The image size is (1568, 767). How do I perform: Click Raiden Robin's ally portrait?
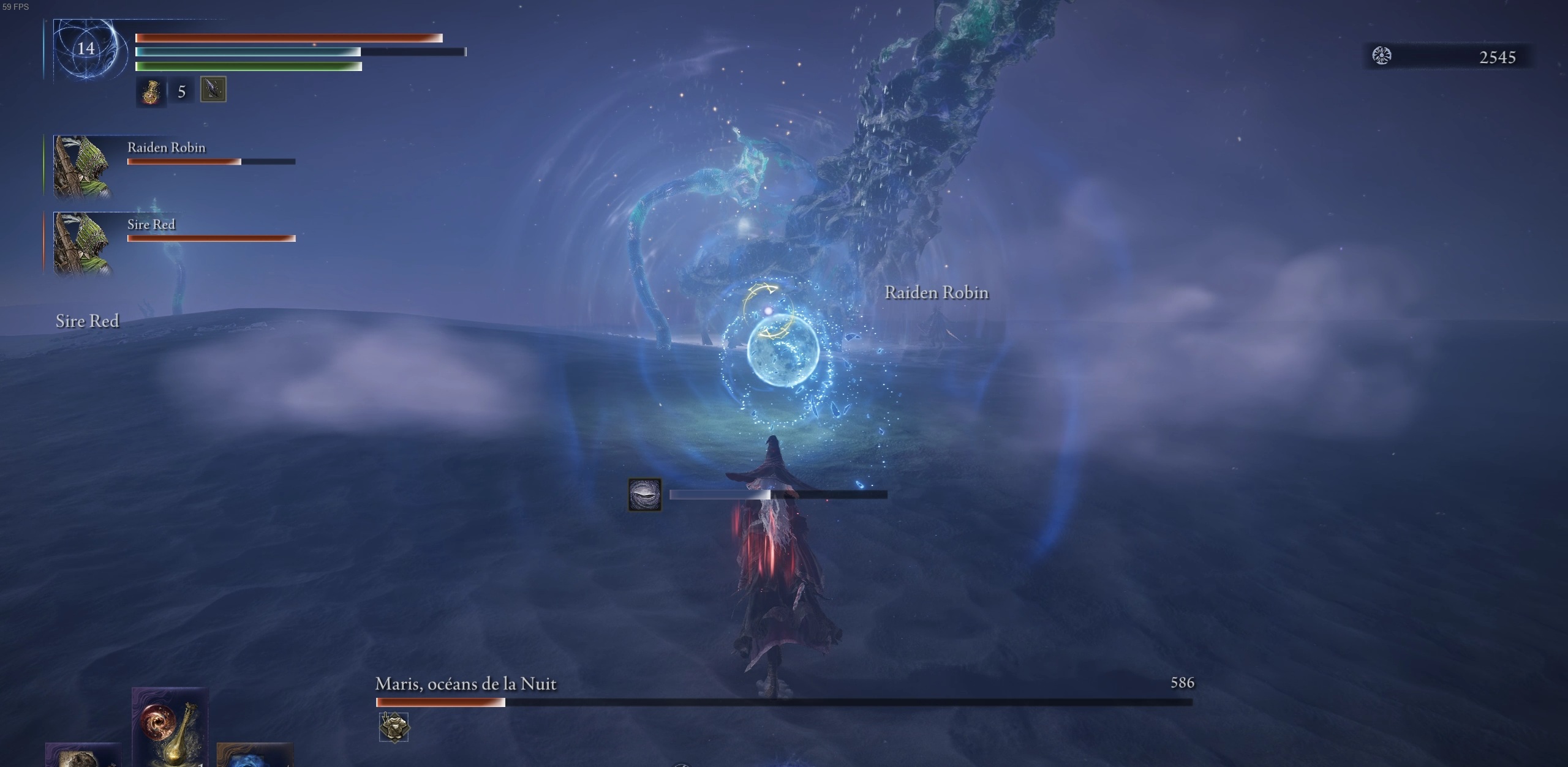click(x=83, y=165)
